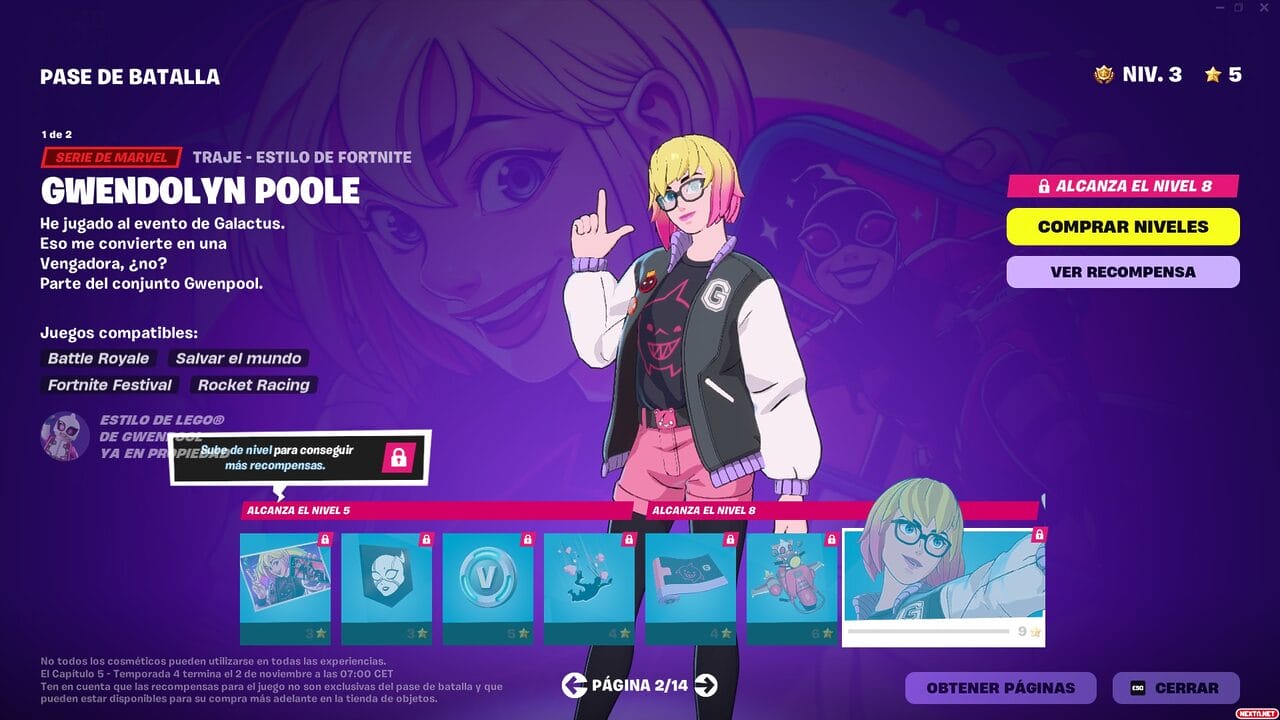1280x720 pixels.
Task: Expand the Battle Royale compatible games tag
Action: pos(97,358)
